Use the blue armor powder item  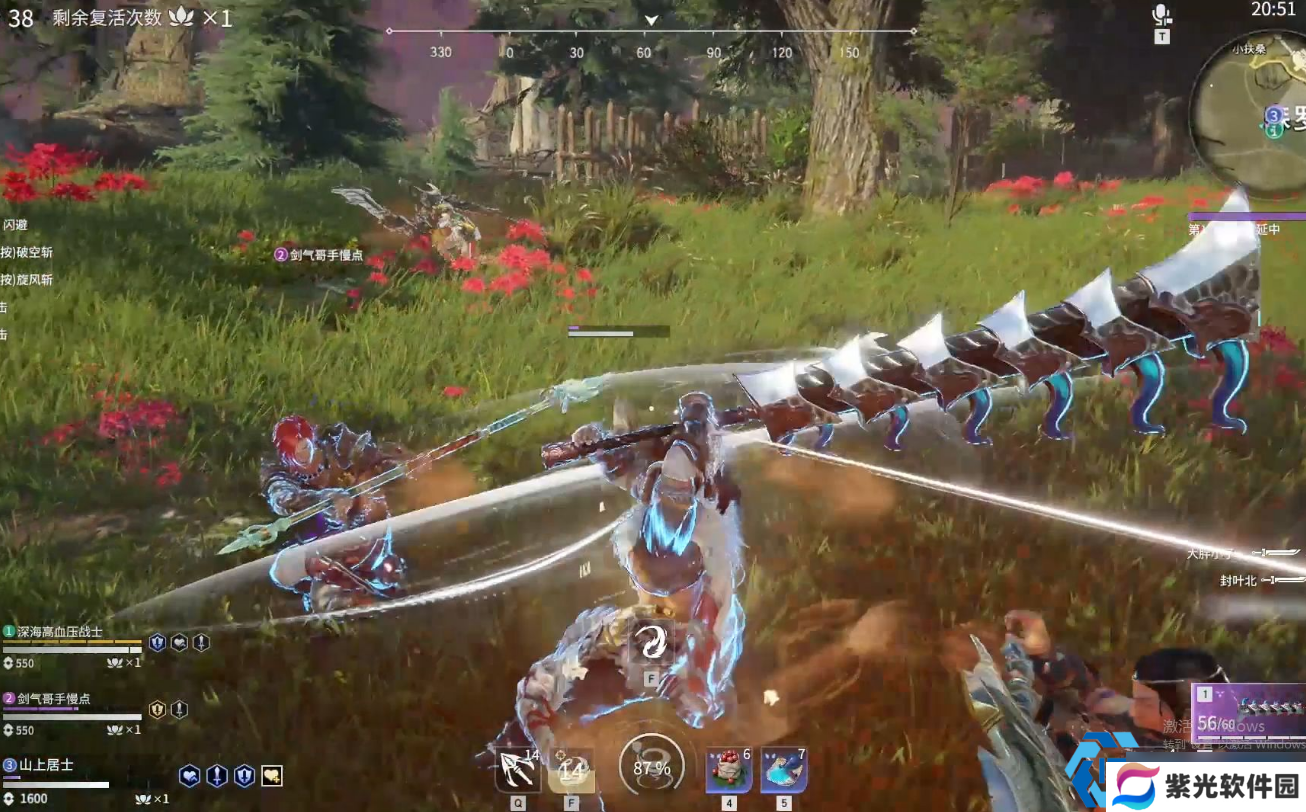coord(784,769)
